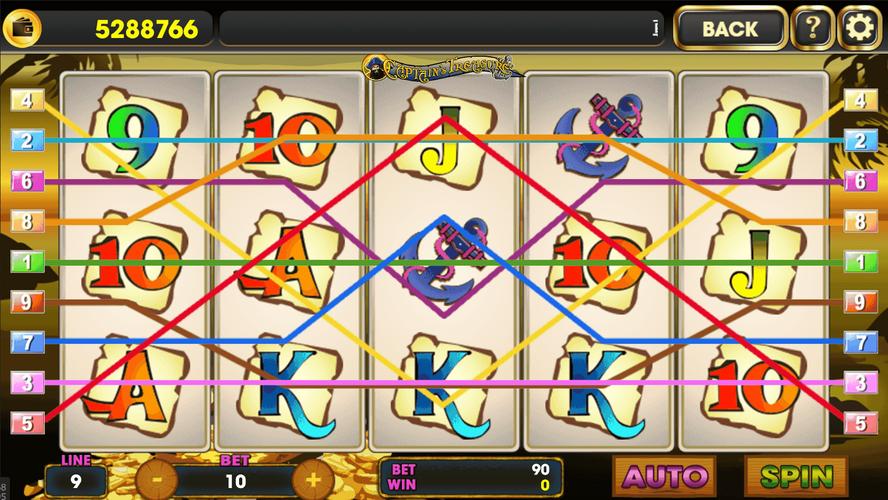Open the question mark help screen

click(812, 29)
